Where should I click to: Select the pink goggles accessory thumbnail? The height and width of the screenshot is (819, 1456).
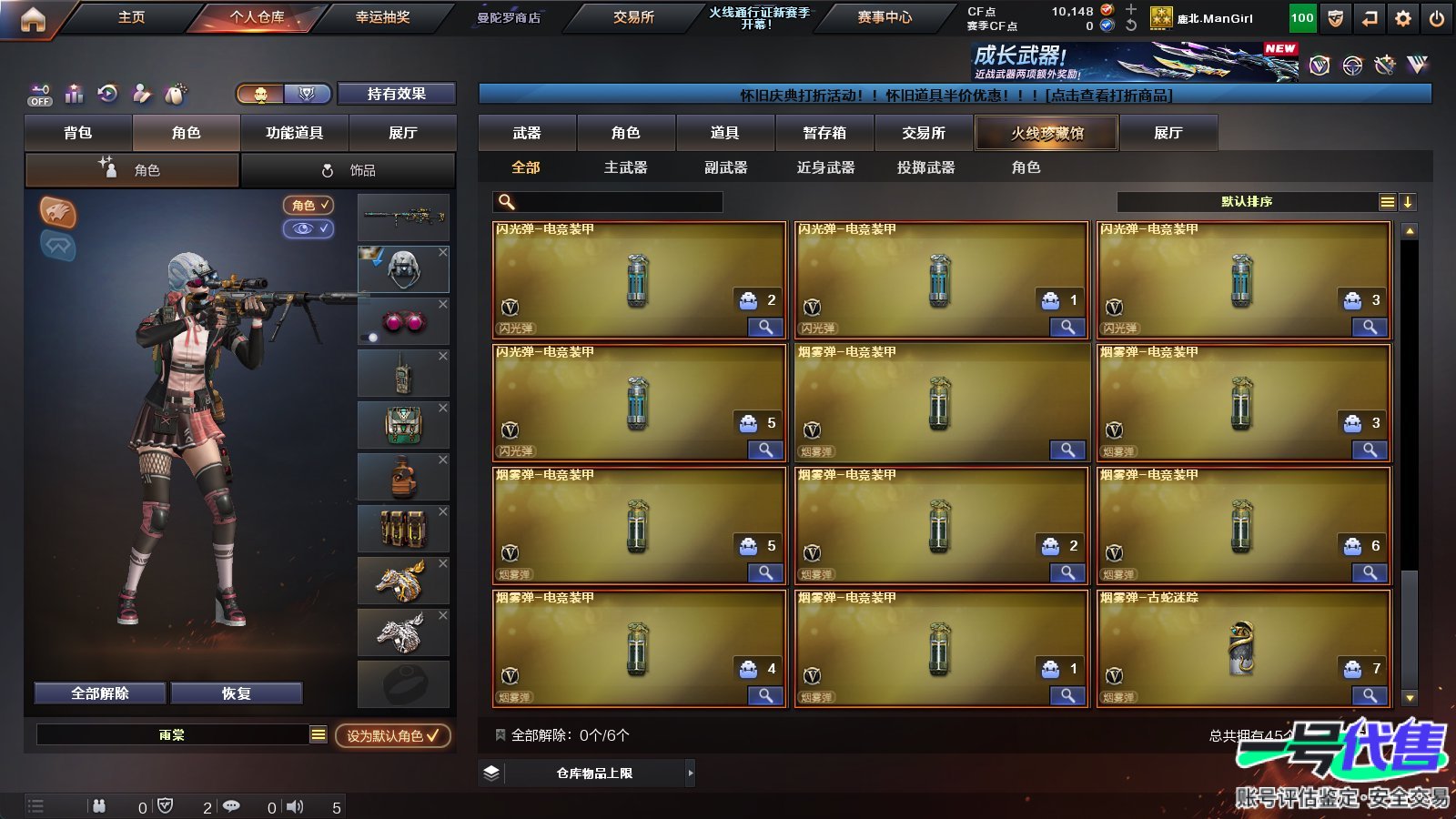coord(403,320)
